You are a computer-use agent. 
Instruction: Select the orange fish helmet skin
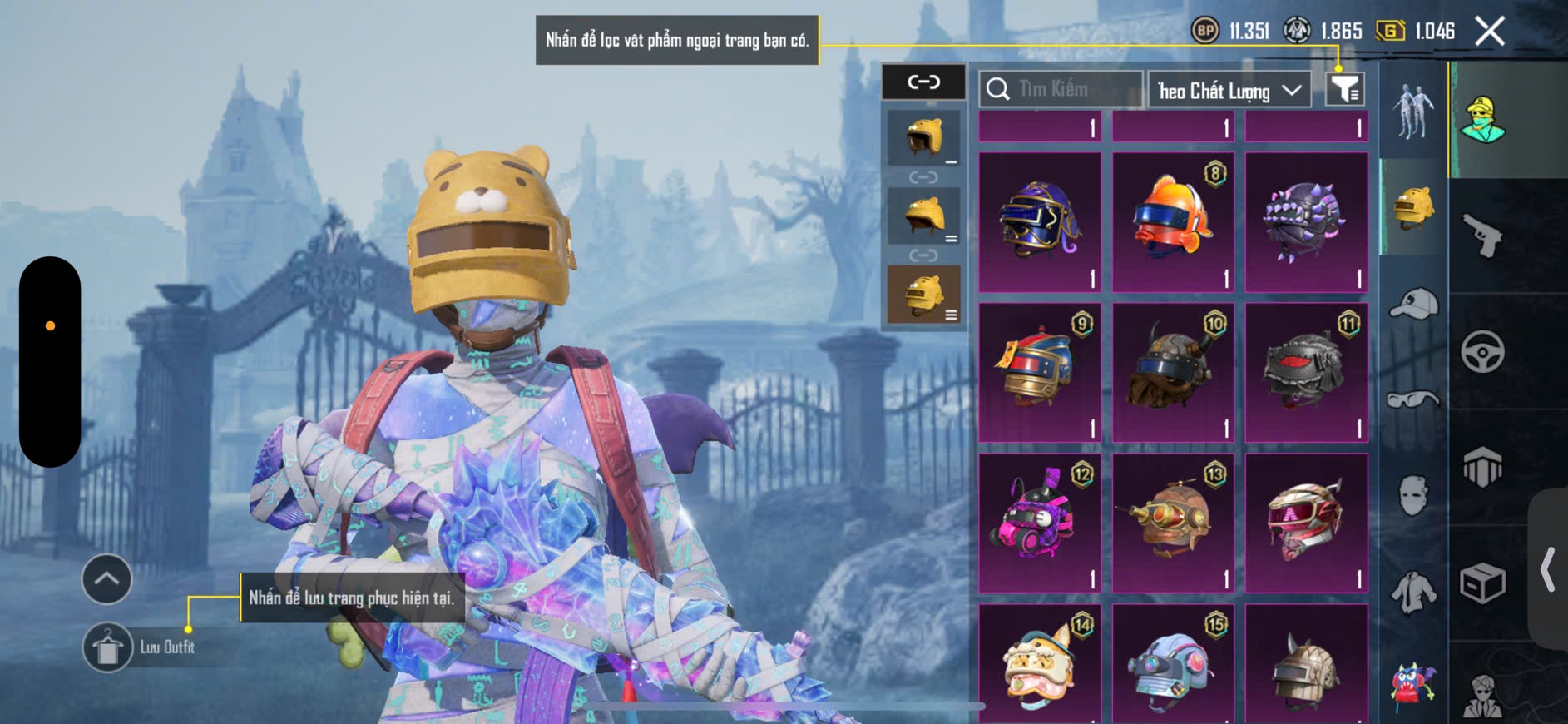1173,221
